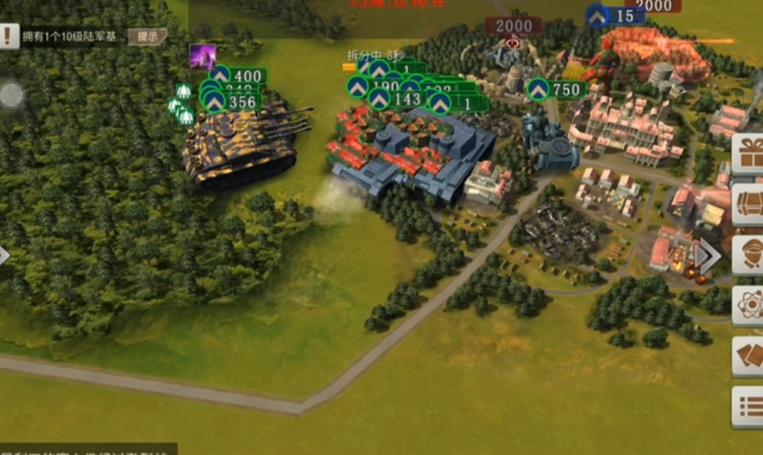Open the list menu icon
Viewport: 763px width, 455px height.
click(748, 406)
